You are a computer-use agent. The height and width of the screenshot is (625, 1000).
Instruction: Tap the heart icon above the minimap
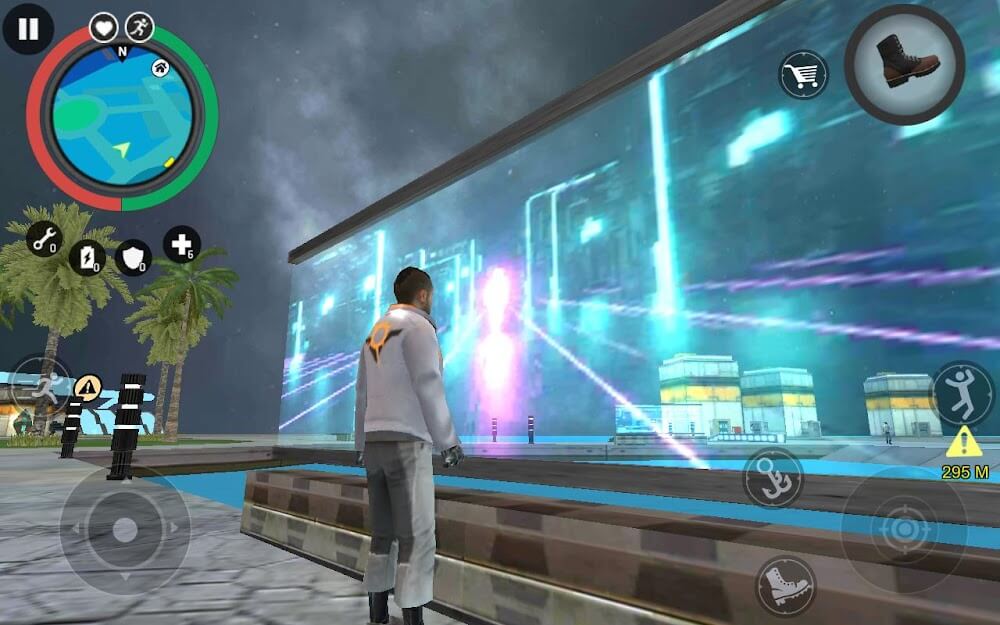click(104, 27)
